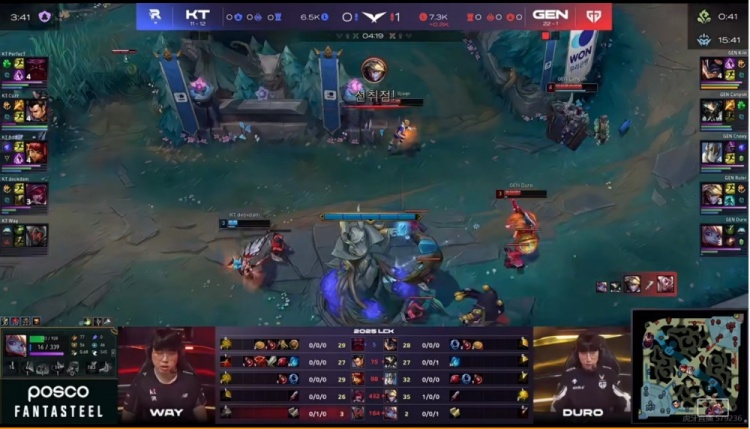Select the selected champion portrait in bottom-left panel

(x=16, y=346)
